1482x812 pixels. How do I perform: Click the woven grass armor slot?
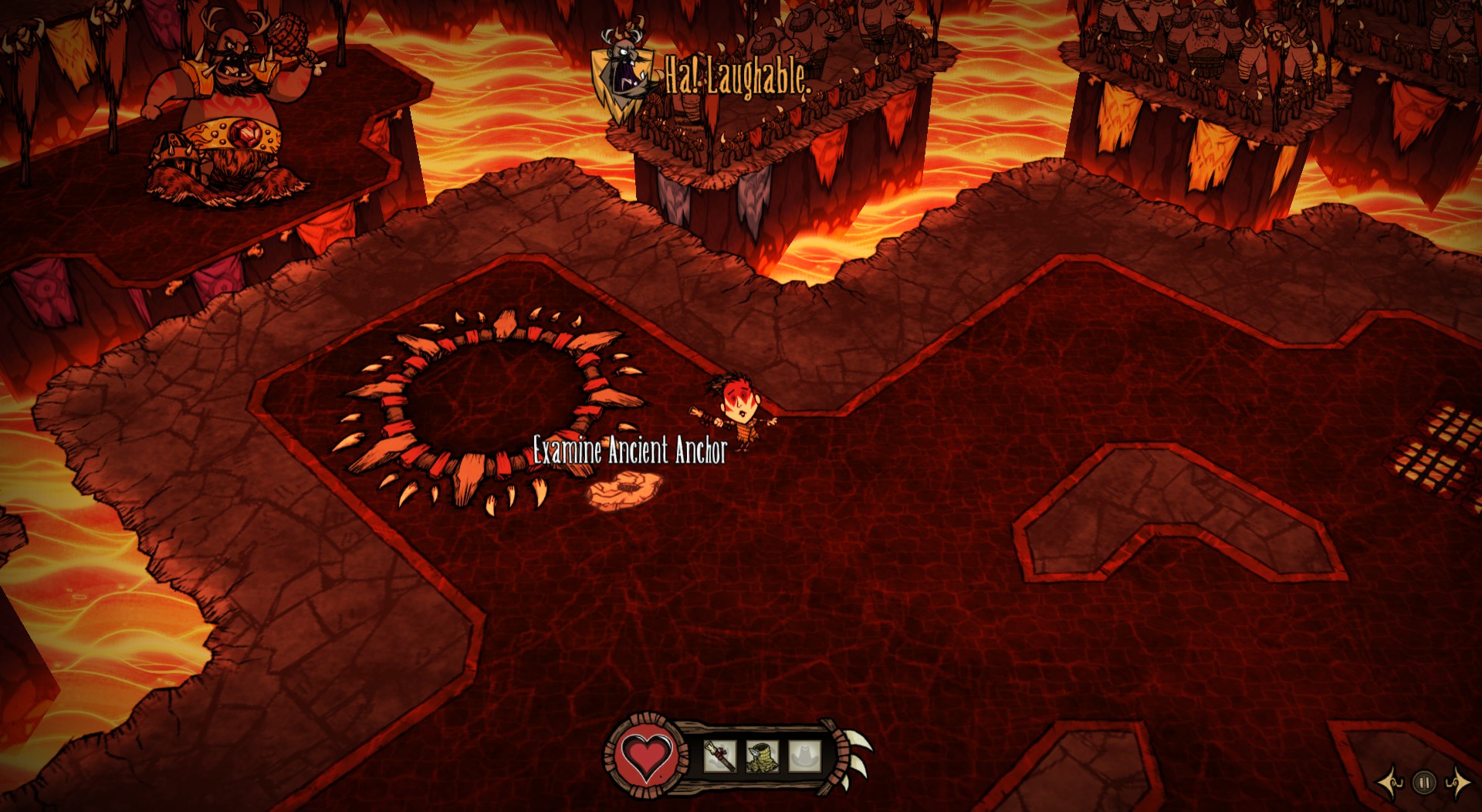[x=761, y=756]
